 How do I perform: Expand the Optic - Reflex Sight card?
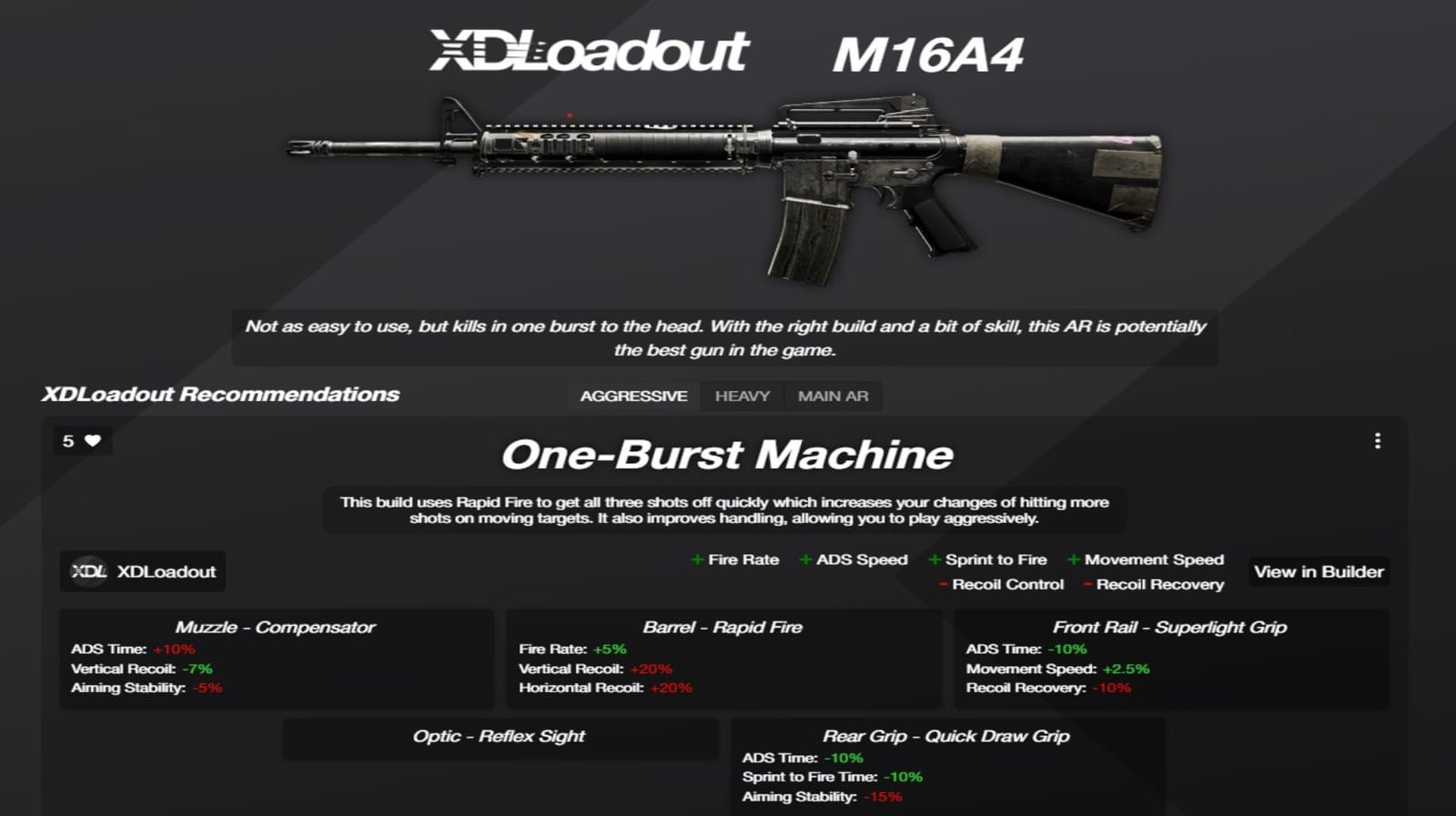pyautogui.click(x=500, y=736)
